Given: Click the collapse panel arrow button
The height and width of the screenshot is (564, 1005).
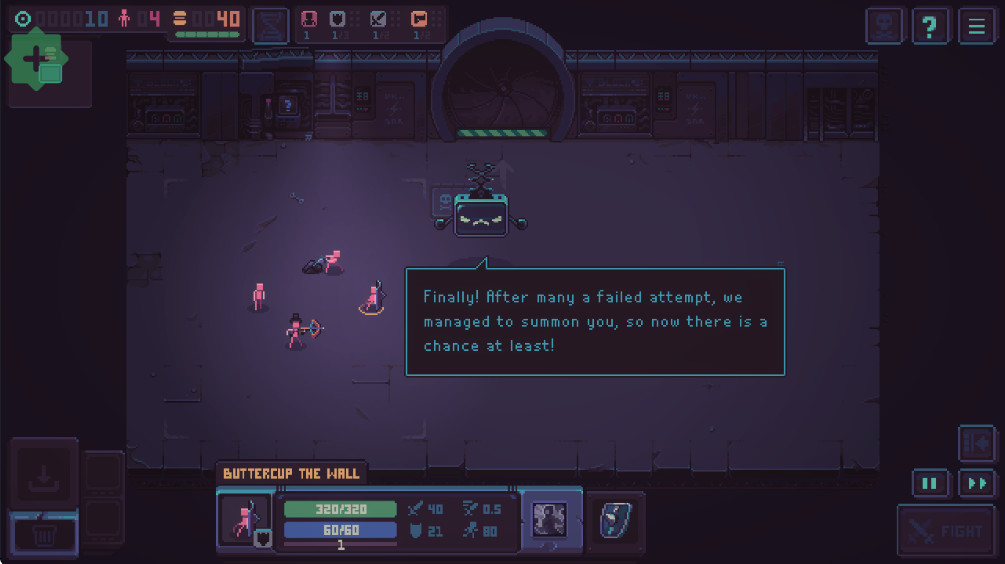Looking at the screenshot, I should pos(976,443).
